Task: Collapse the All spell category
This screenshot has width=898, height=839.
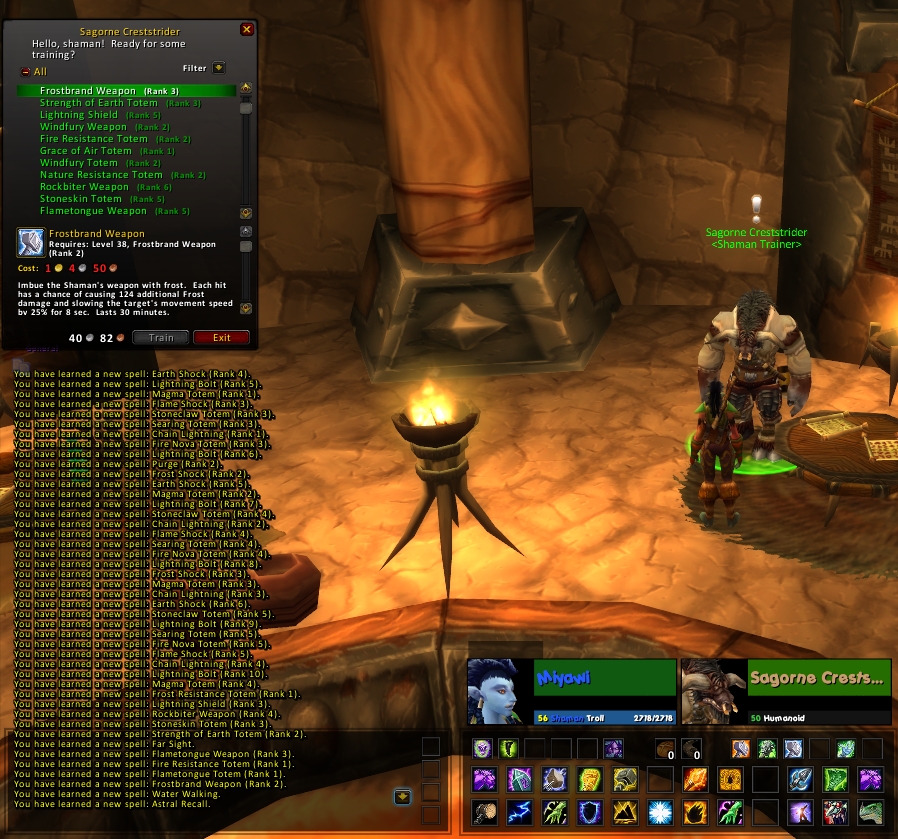Action: click(x=26, y=72)
